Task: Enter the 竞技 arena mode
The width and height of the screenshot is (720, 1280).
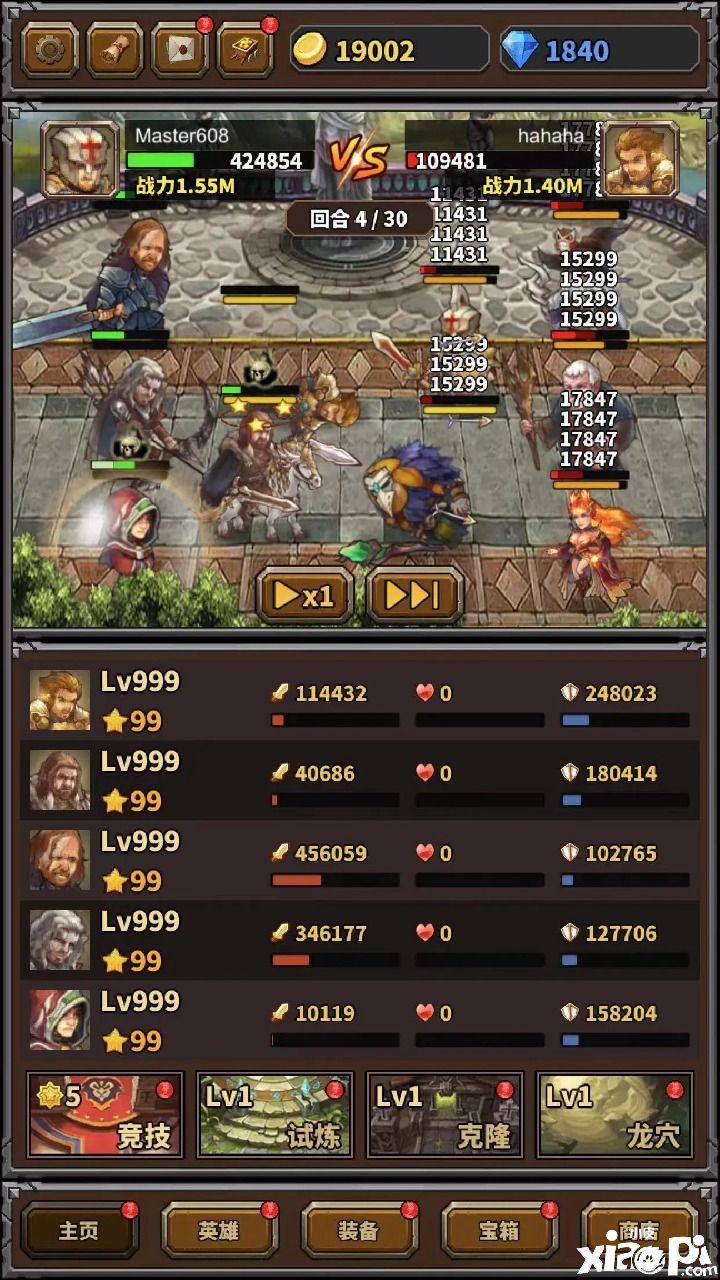Action: pos(105,1115)
